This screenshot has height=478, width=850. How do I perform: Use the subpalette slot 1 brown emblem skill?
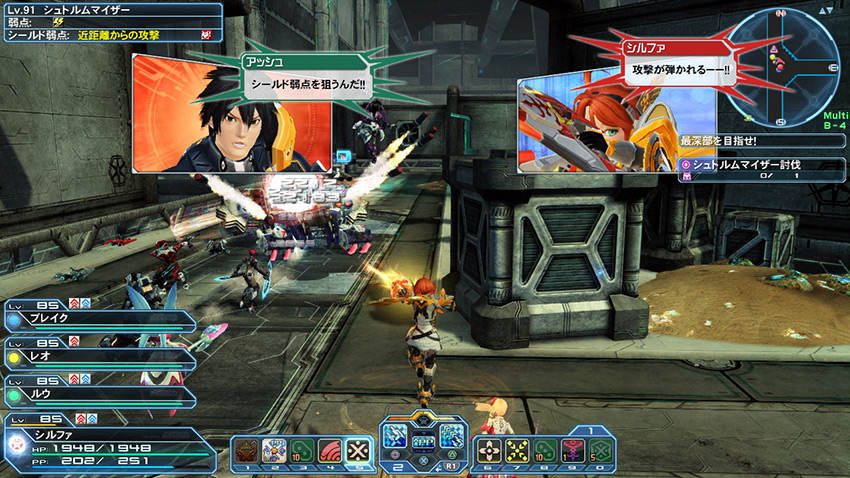tap(246, 451)
